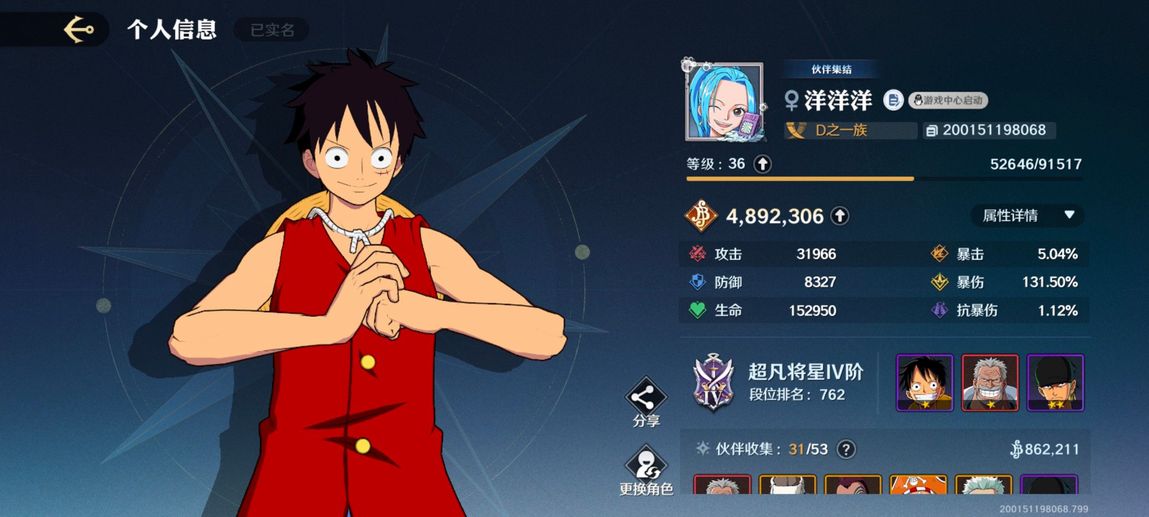Image resolution: width=1149 pixels, height=517 pixels.
Task: Go back with the golden arrow button
Action: (78, 30)
